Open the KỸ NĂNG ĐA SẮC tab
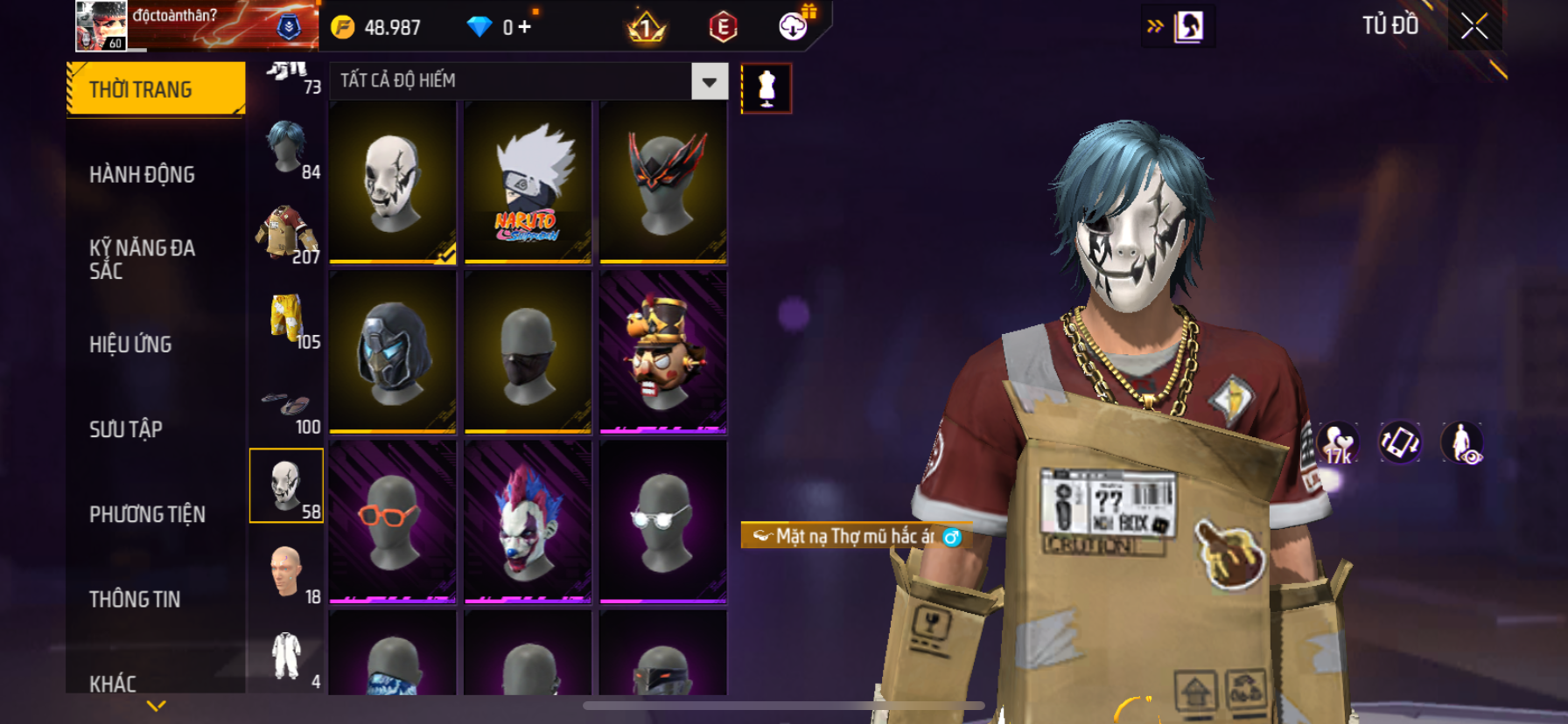Viewport: 1568px width, 724px height. 142,259
